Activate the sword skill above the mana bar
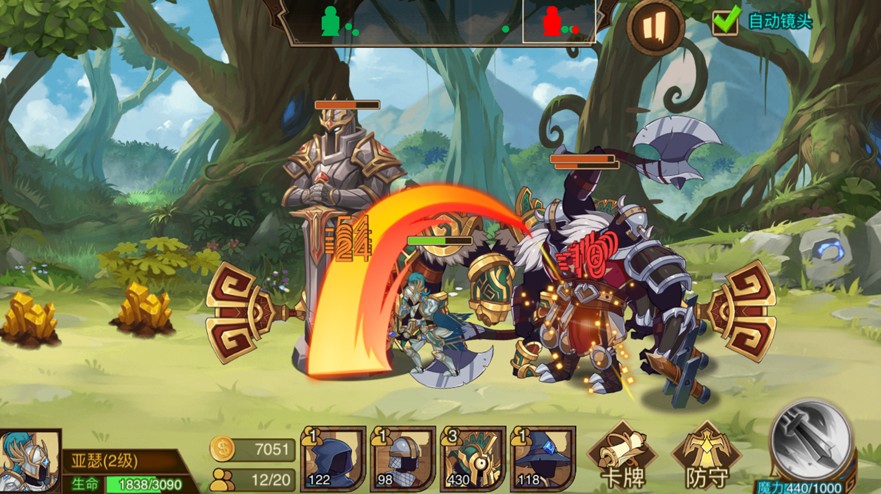Image resolution: width=881 pixels, height=494 pixels. click(x=811, y=438)
